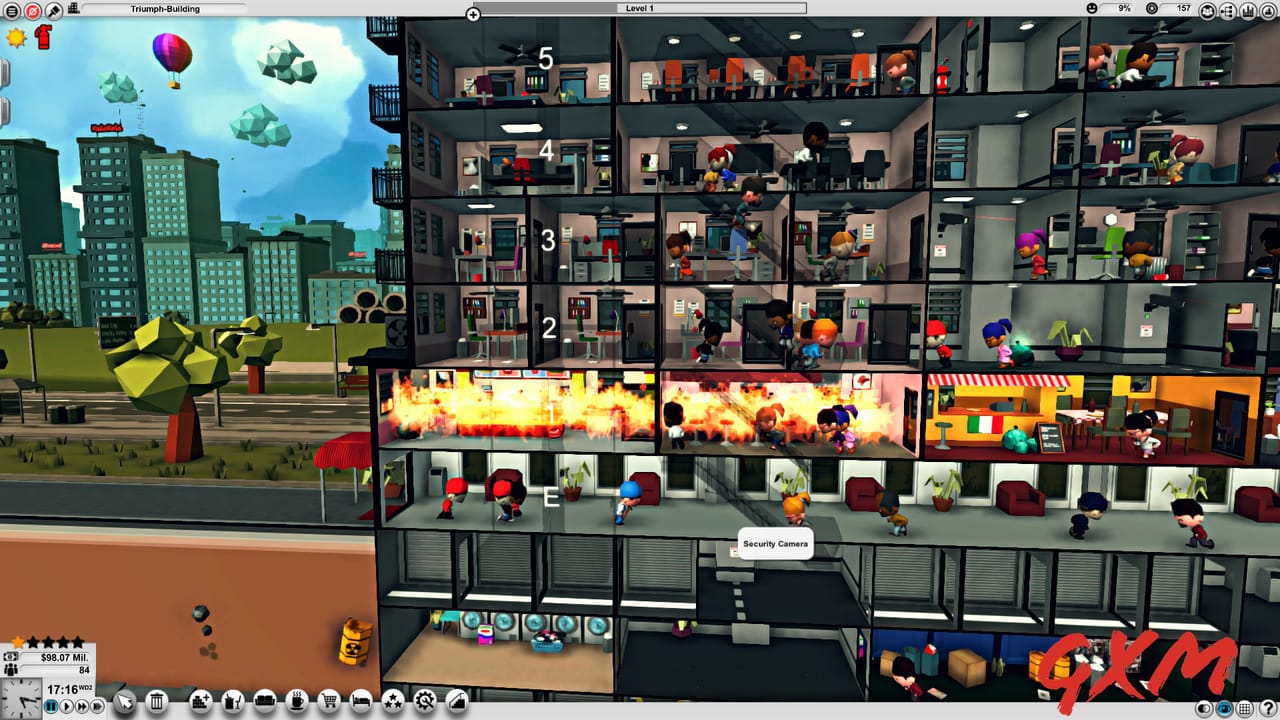This screenshot has height=720, width=1280.
Task: Open the maintenance gear-and-wrench menu
Action: pyautogui.click(x=425, y=702)
